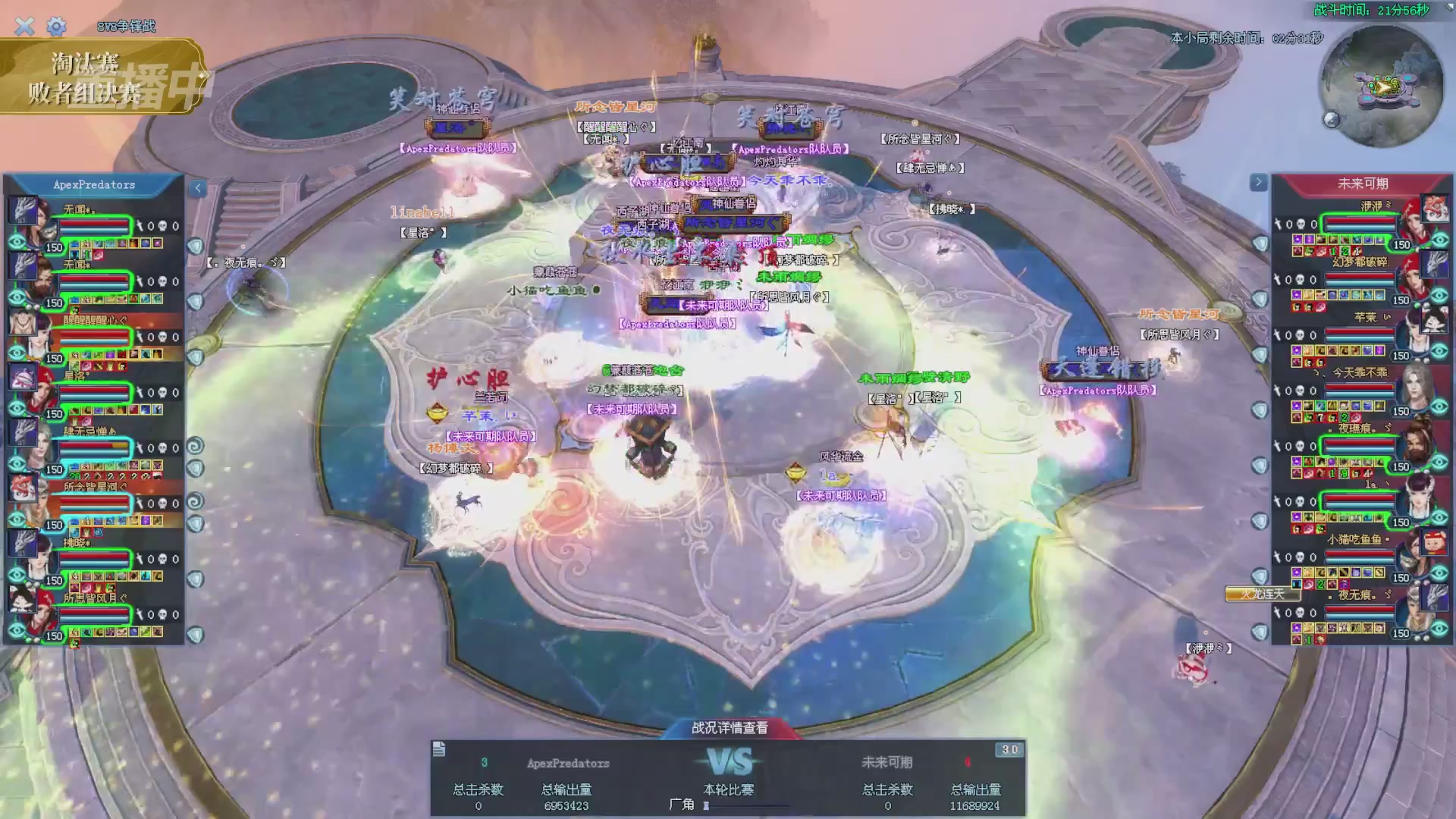This screenshot has height=819, width=1456.
Task: Open settings via the gear icon
Action: pos(56,27)
